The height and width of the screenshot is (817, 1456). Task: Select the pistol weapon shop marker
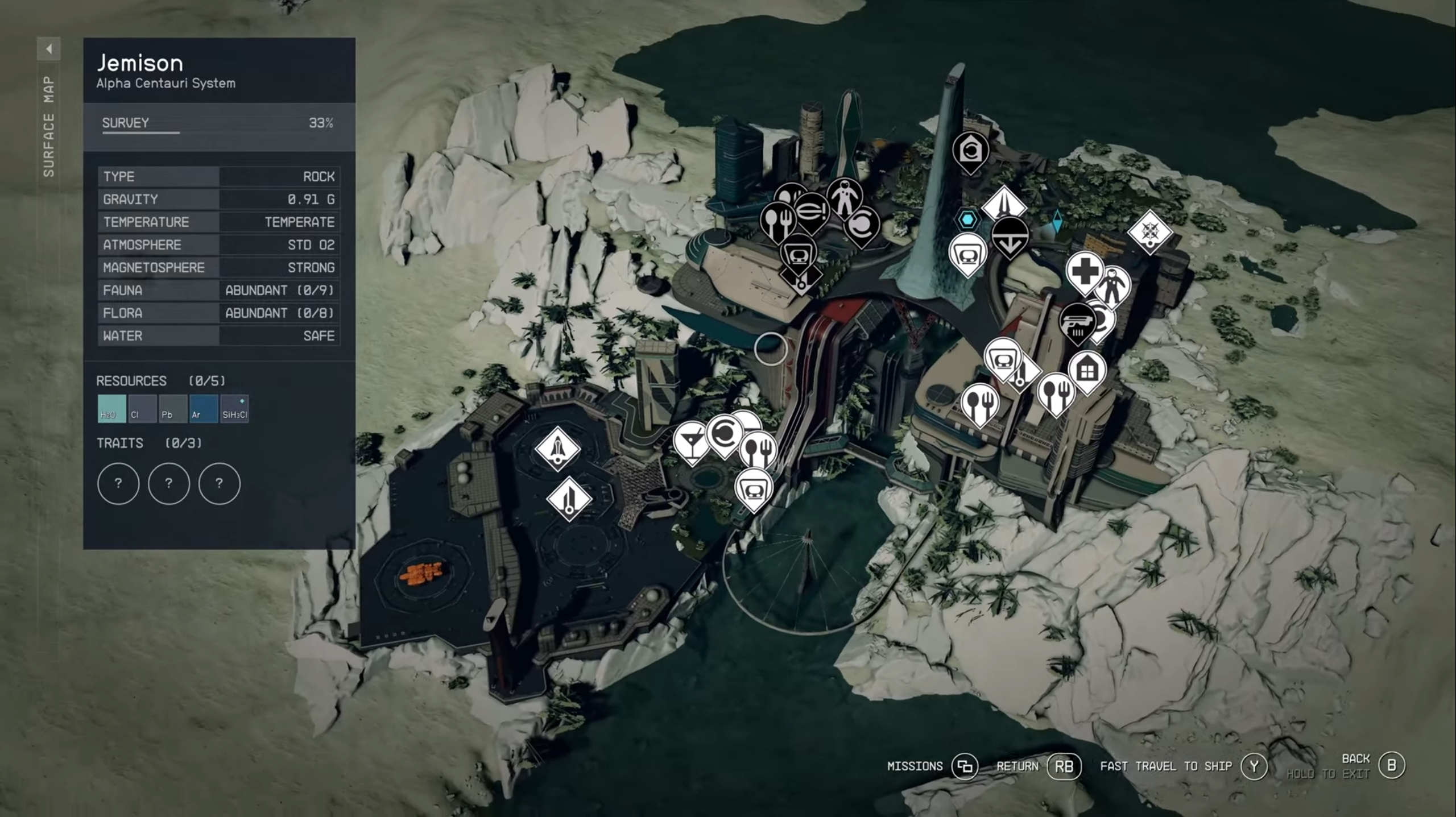click(1077, 322)
